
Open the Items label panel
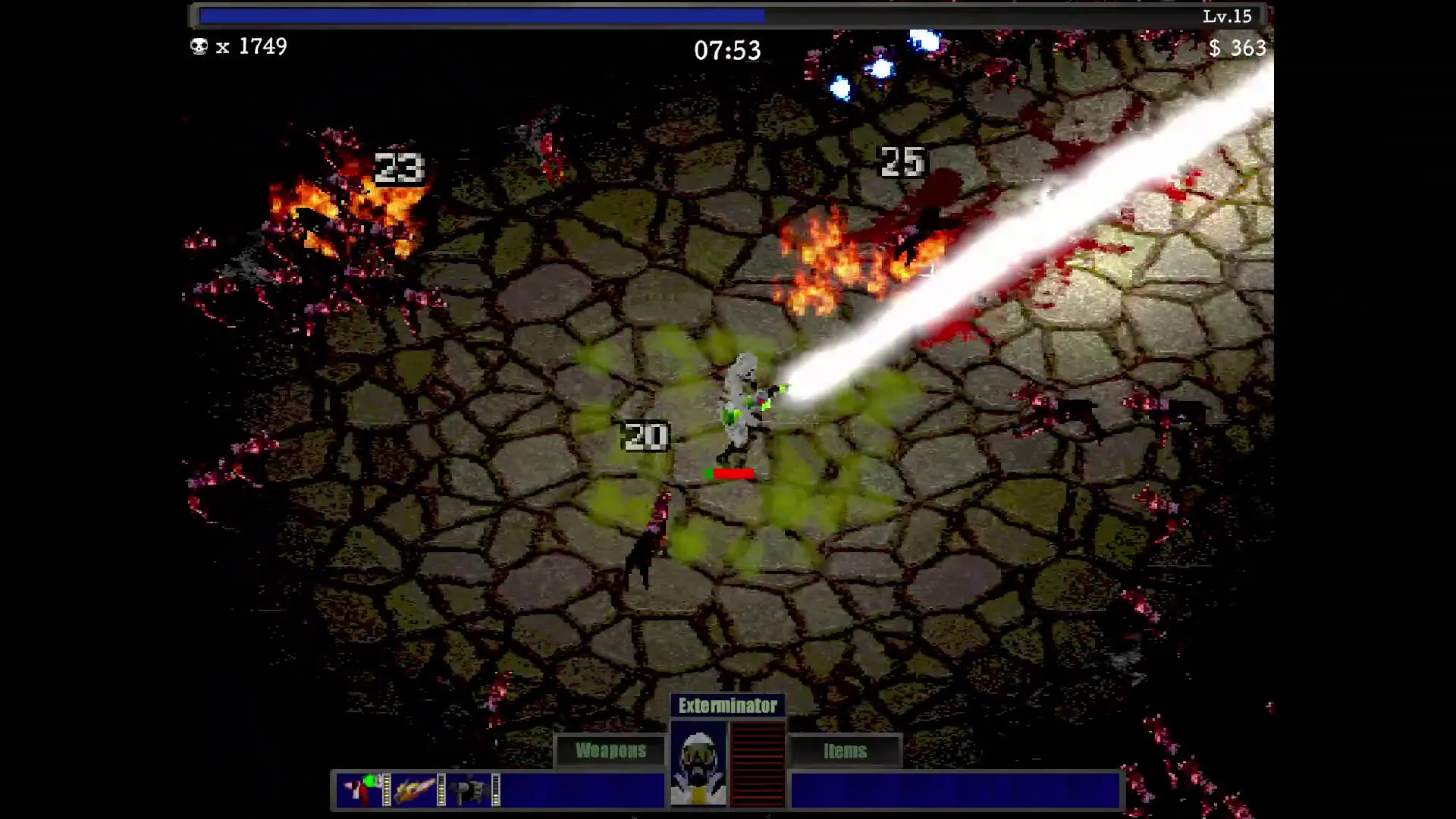tap(845, 751)
